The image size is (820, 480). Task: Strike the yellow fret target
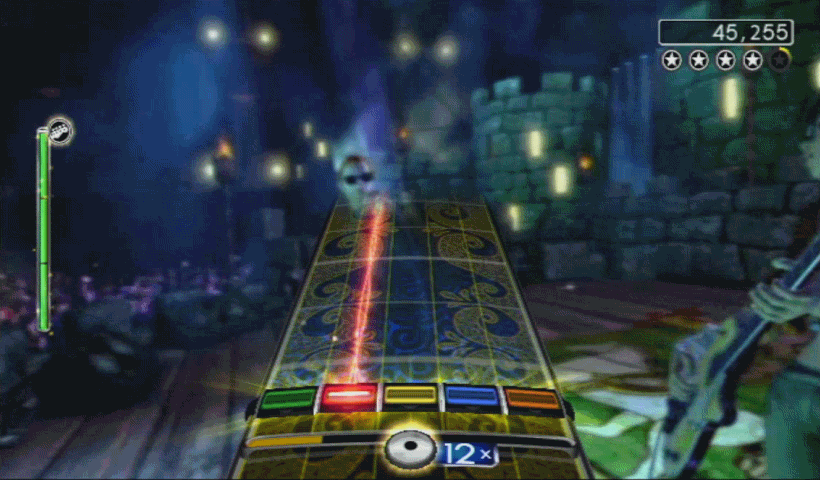click(410, 398)
